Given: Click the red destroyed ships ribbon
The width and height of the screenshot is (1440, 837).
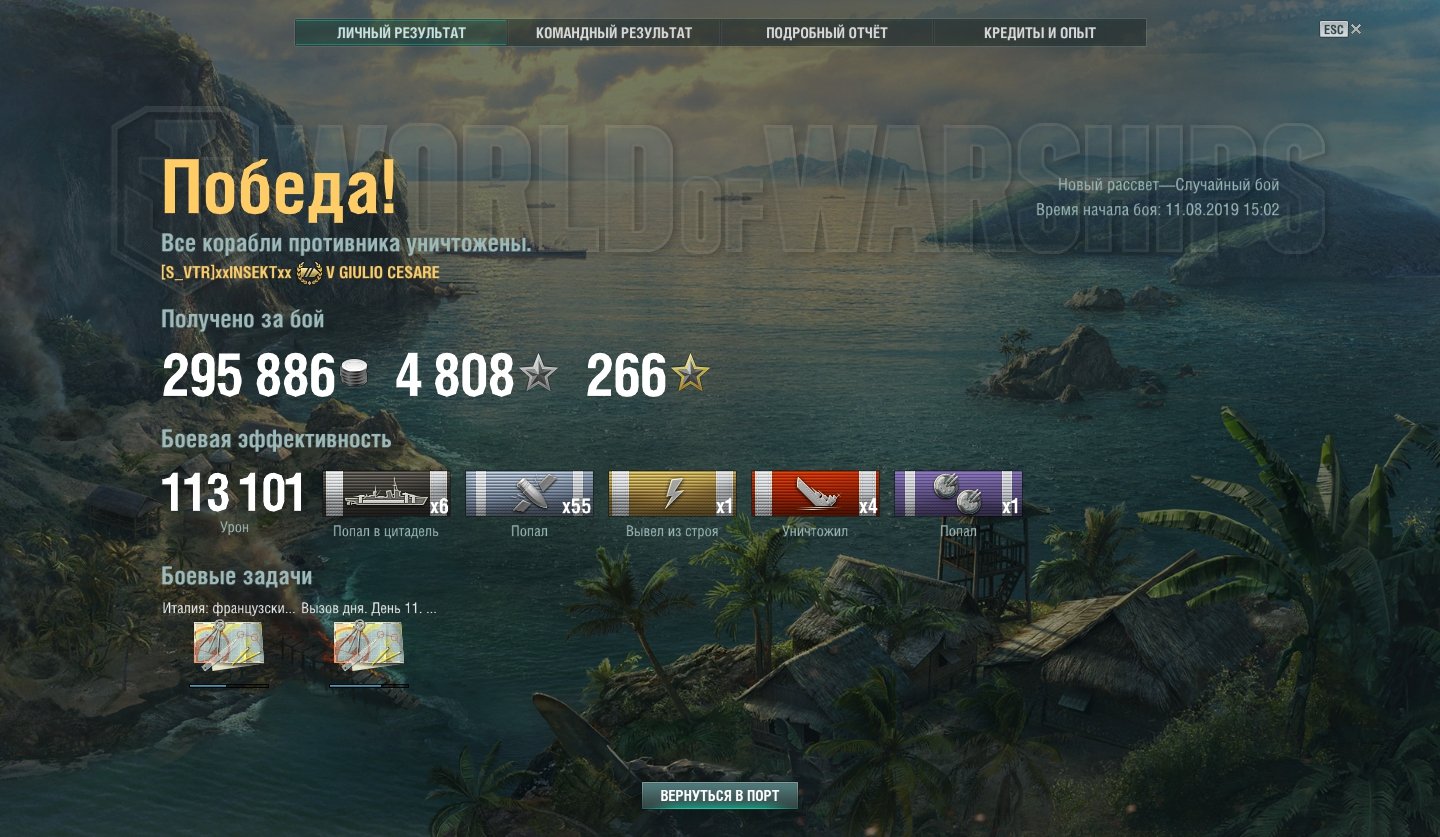Looking at the screenshot, I should pos(815,493).
